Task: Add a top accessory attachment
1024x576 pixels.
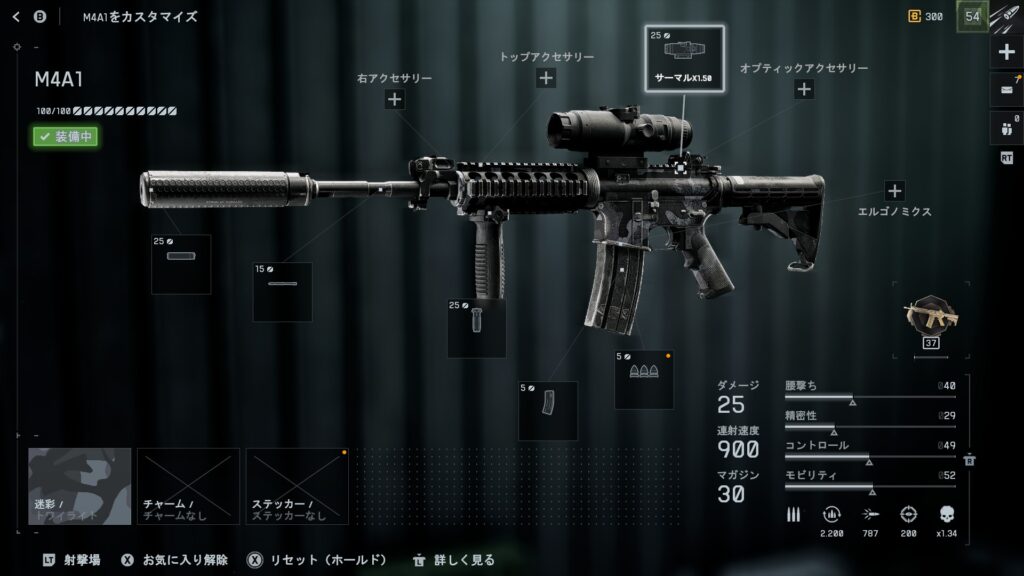Action: pos(546,78)
